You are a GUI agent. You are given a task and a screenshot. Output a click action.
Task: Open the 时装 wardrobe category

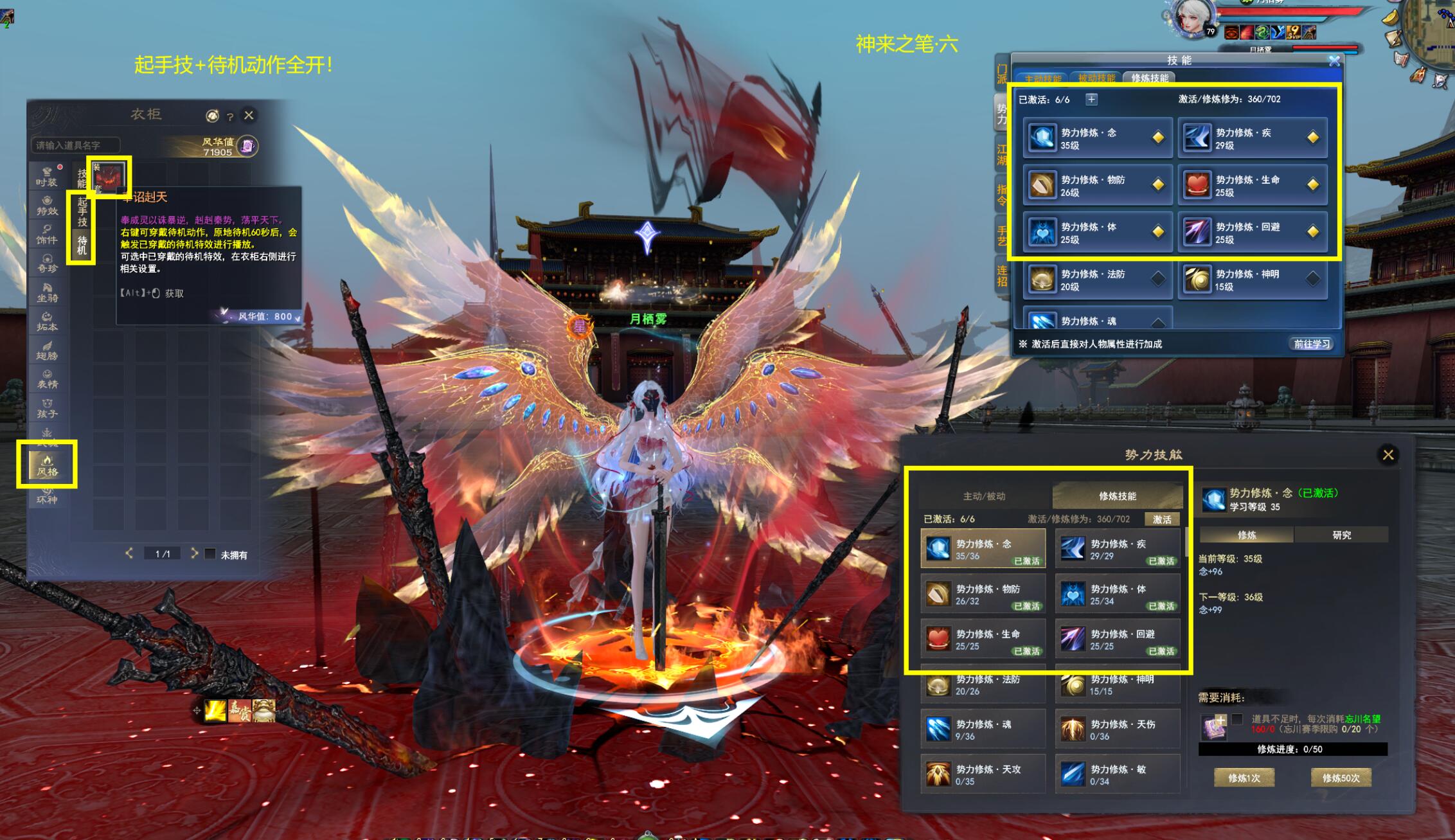(47, 176)
